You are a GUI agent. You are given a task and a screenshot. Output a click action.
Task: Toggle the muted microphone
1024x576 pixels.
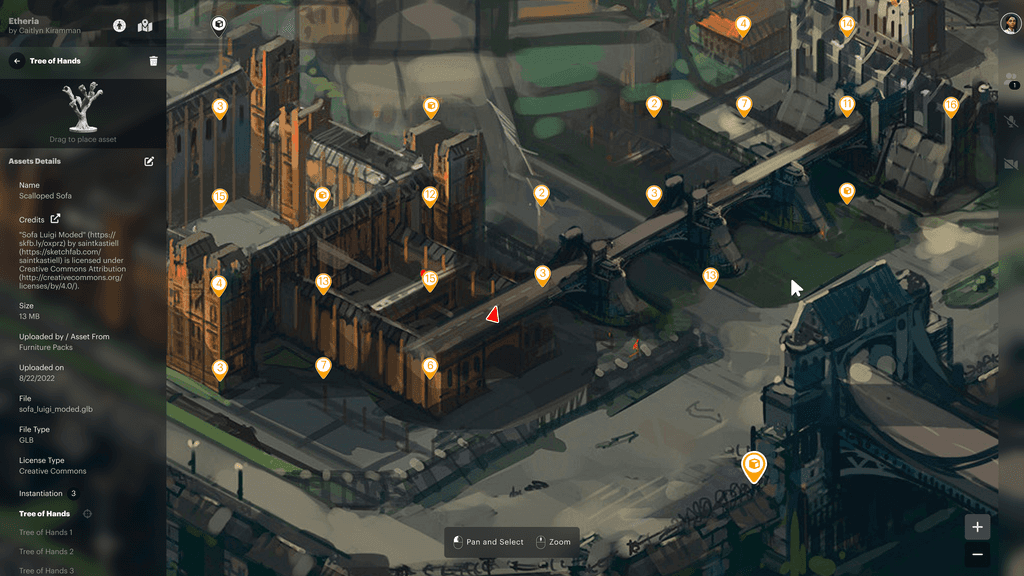tap(1011, 121)
